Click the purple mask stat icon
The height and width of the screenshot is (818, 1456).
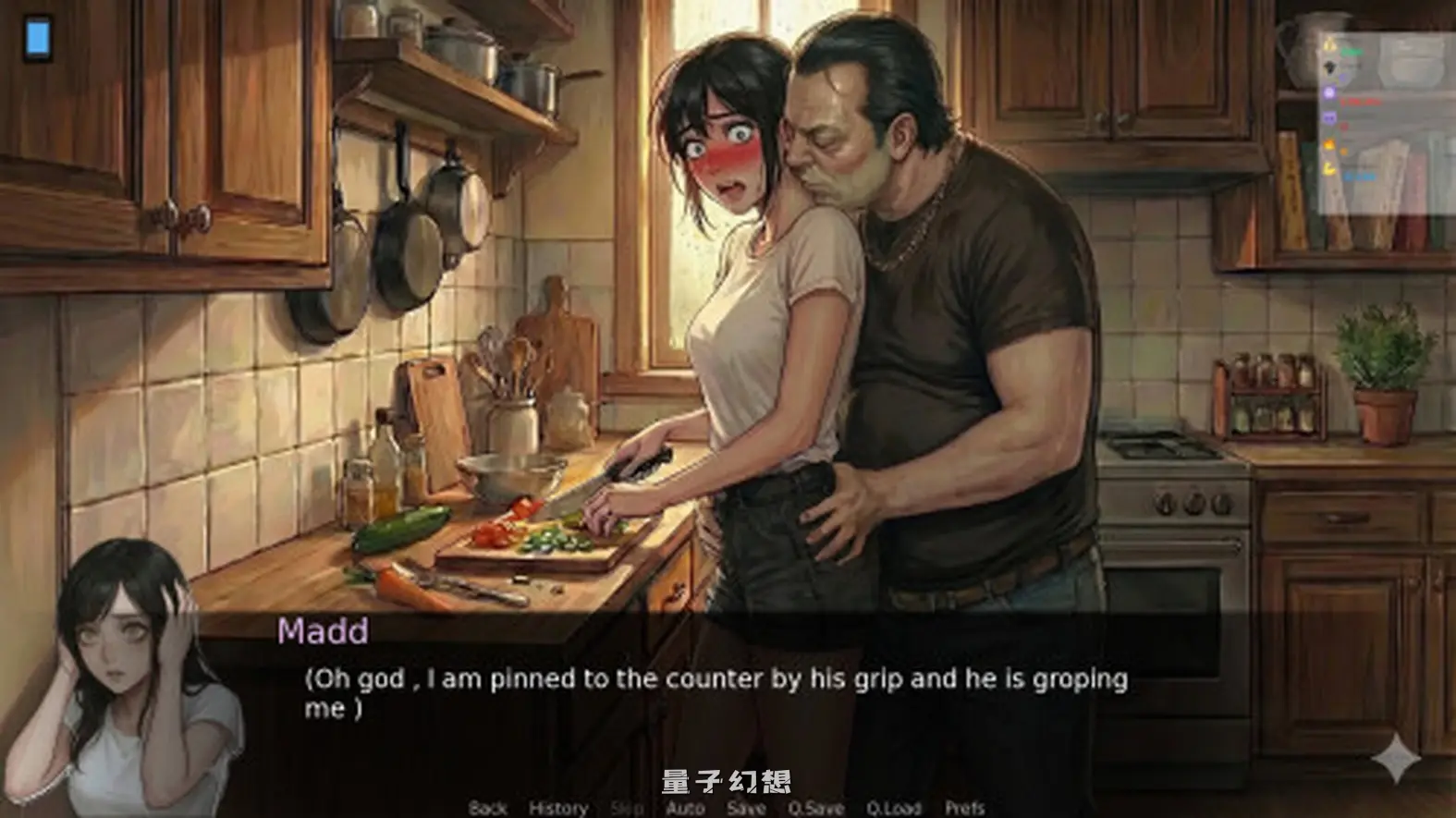1329,116
